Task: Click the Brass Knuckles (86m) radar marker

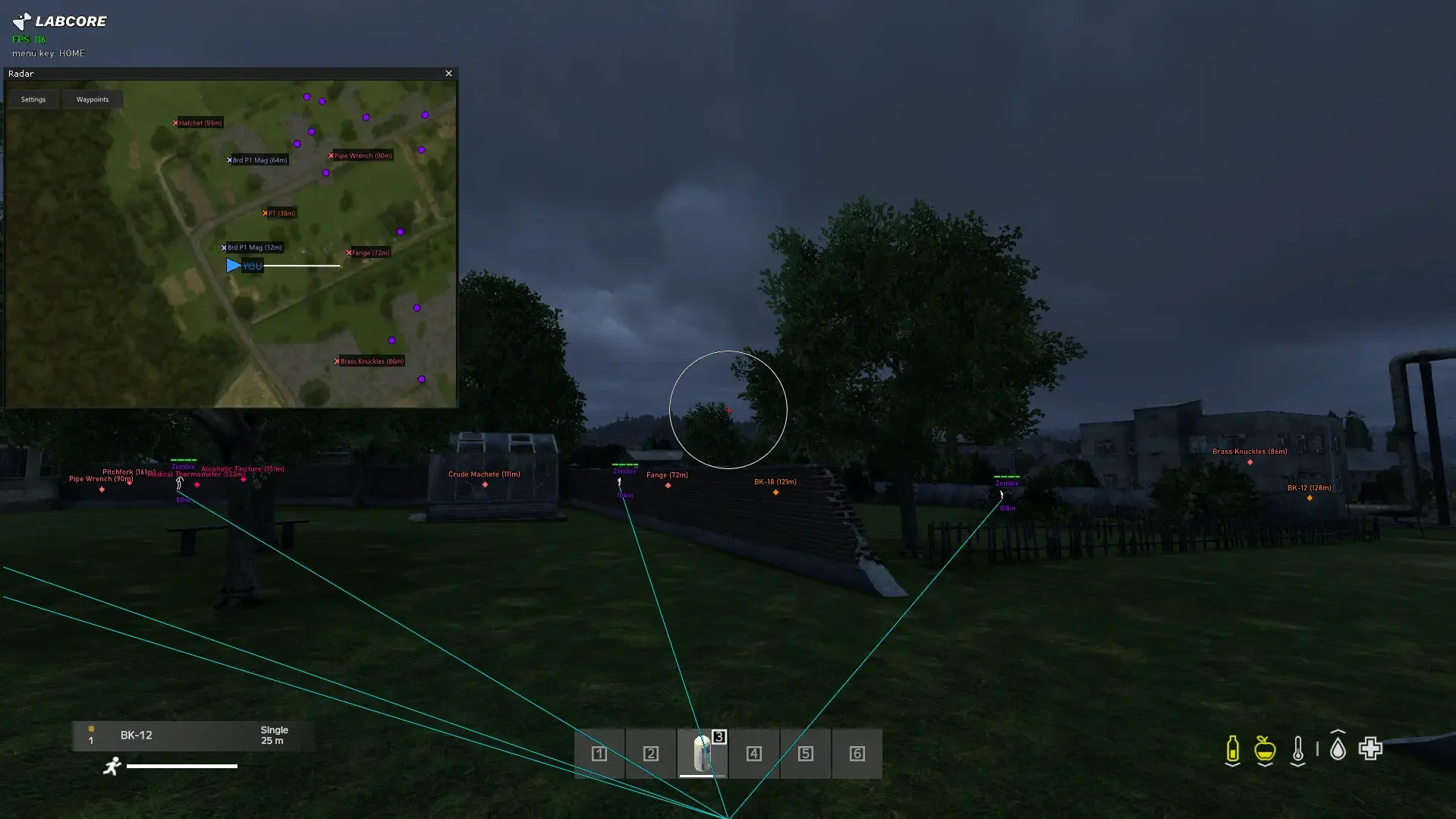Action: (370, 361)
